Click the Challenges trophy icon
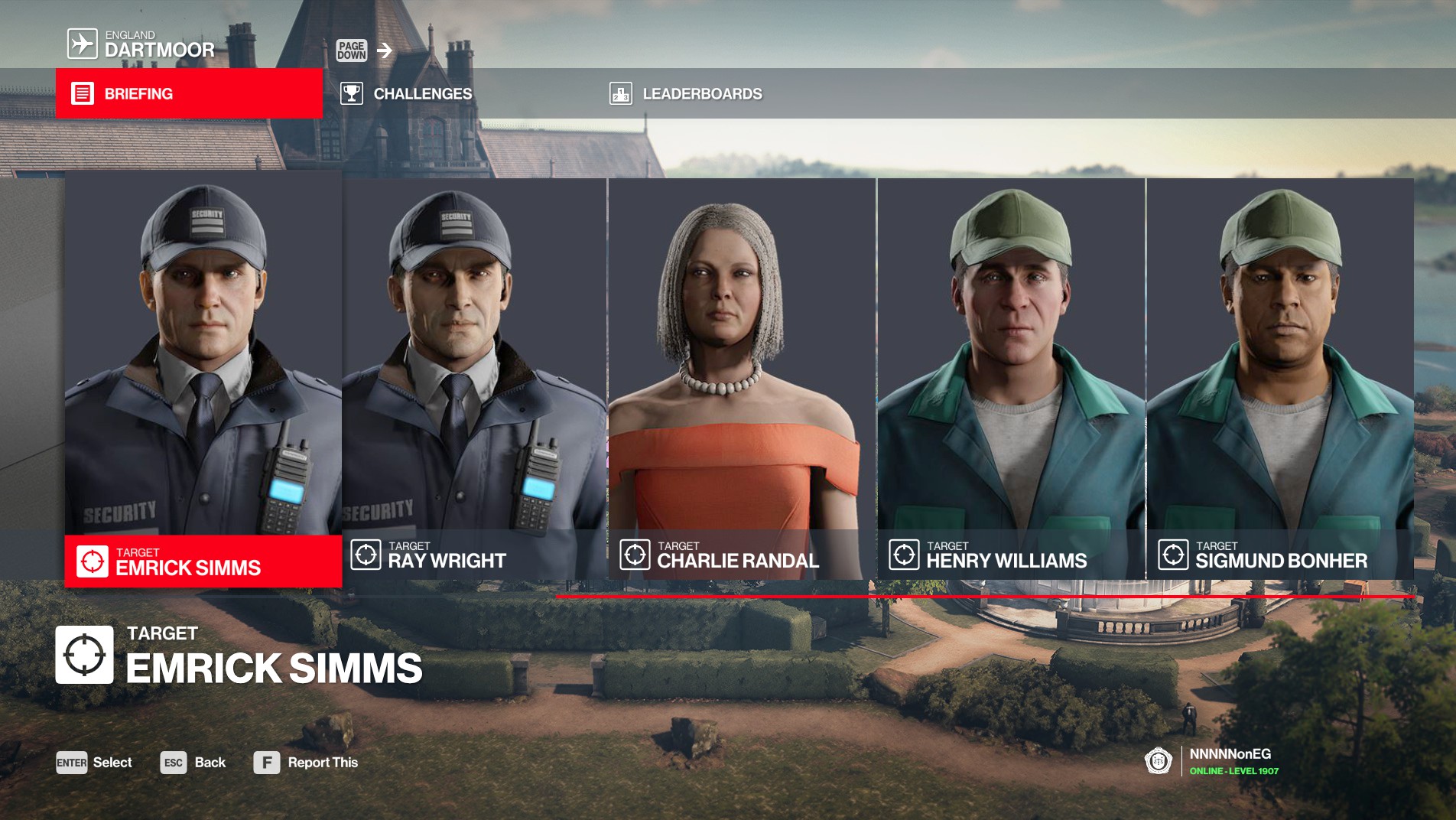Image resolution: width=1456 pixels, height=820 pixels. (352, 93)
